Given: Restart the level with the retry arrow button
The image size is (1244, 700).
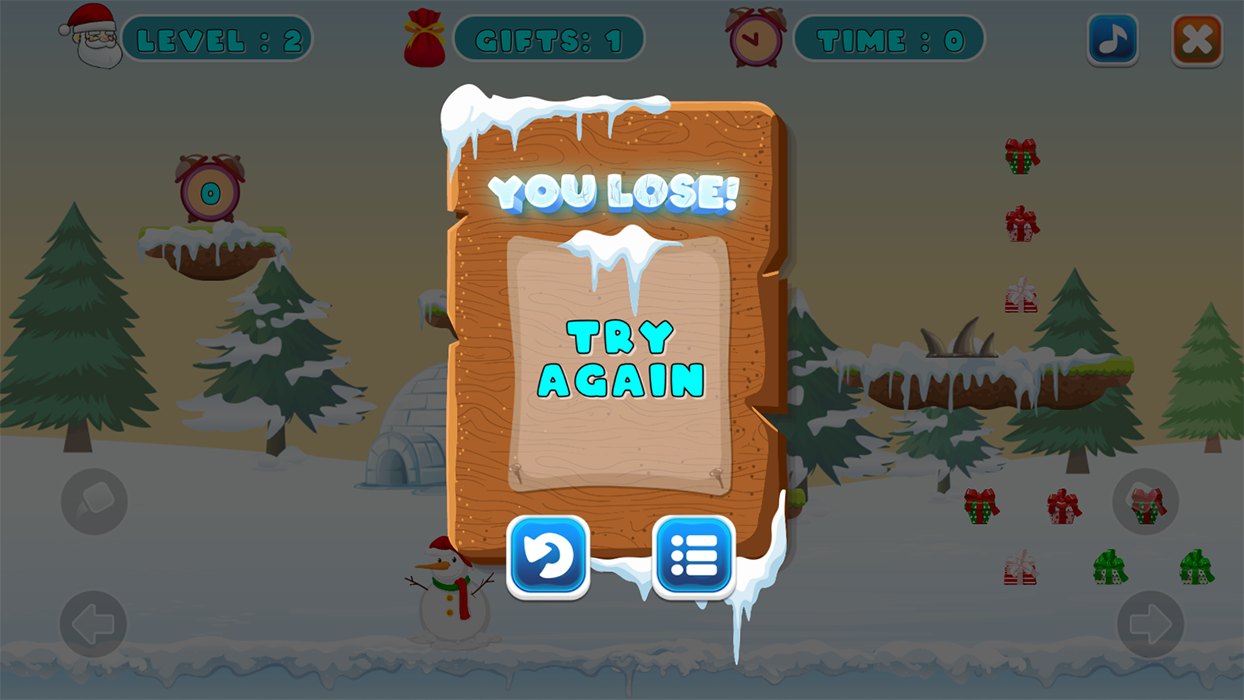Looking at the screenshot, I should point(548,557).
